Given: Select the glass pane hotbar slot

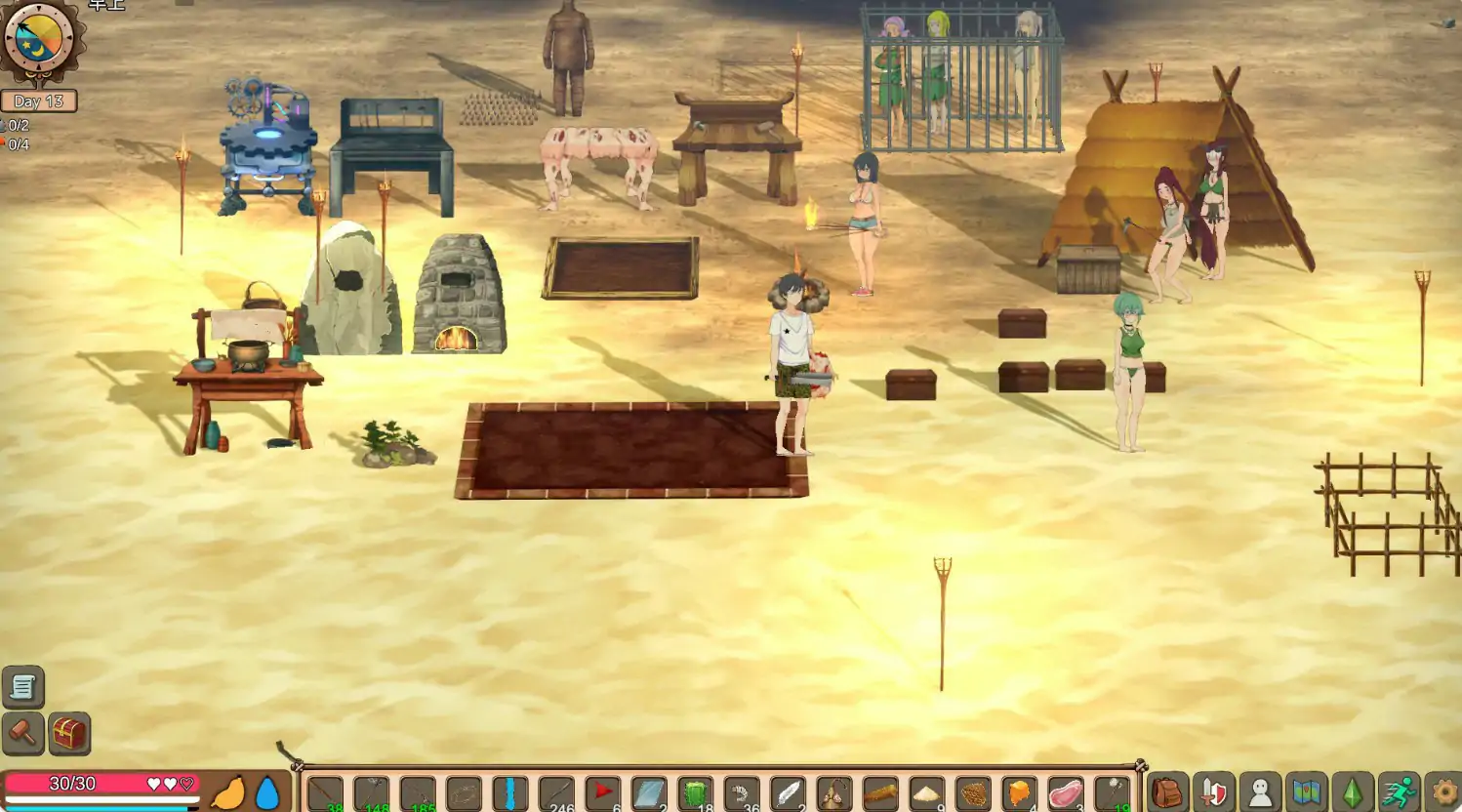Looking at the screenshot, I should [x=649, y=792].
